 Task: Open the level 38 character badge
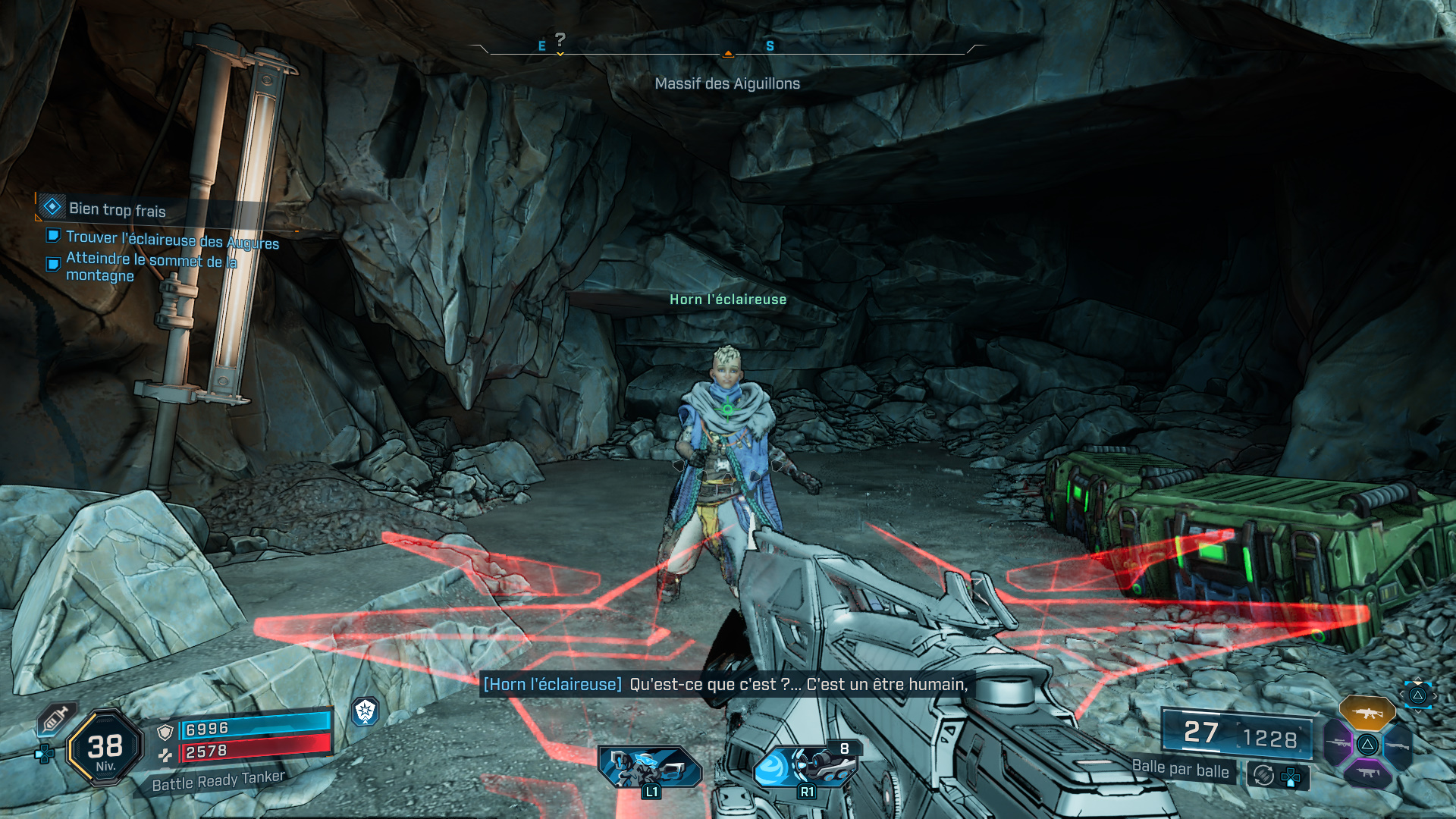click(x=105, y=748)
